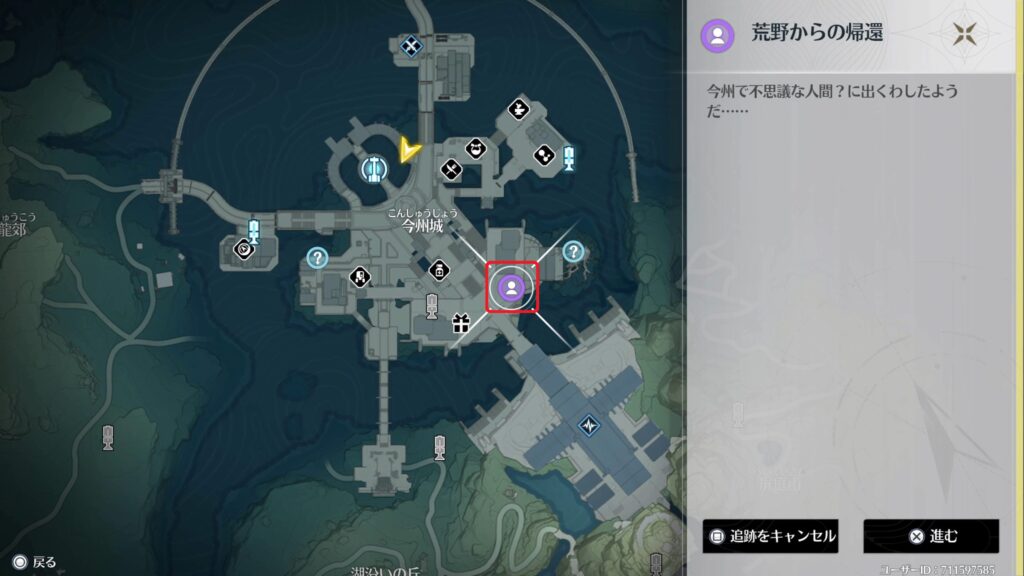Select the grey beacon marker above the gift box
Image resolution: width=1024 pixels, height=576 pixels.
(432, 303)
